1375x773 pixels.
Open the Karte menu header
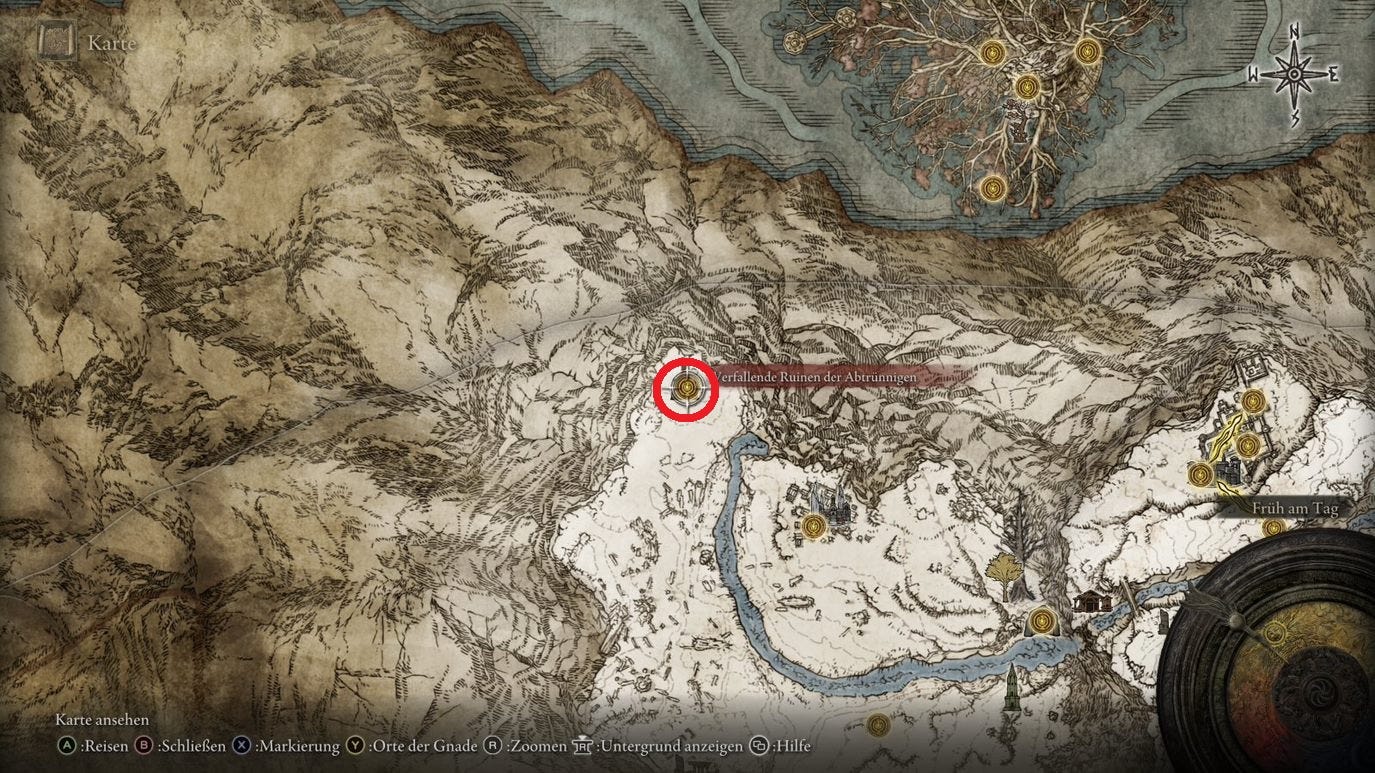click(x=113, y=43)
